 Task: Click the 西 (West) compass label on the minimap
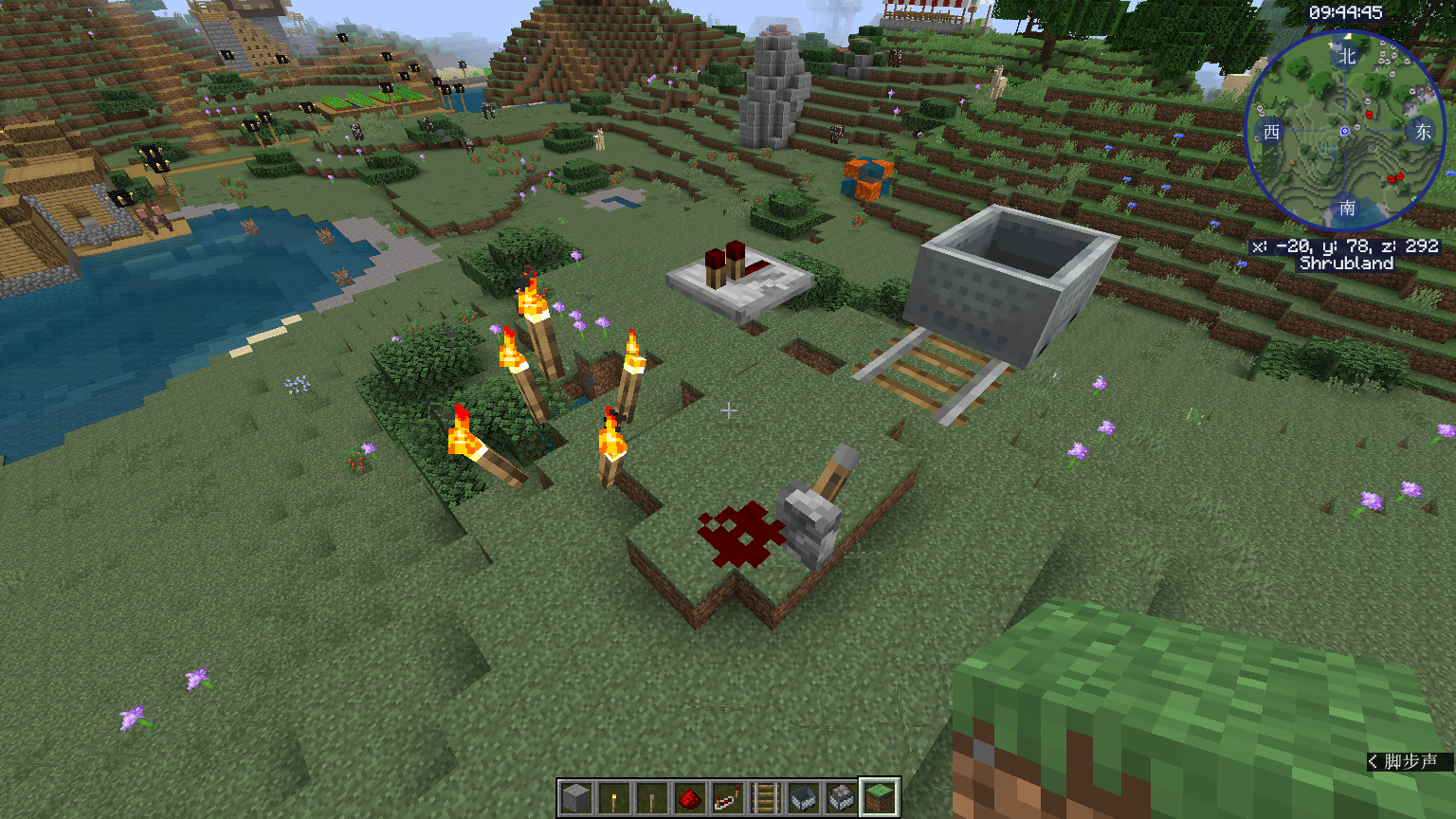(x=1273, y=131)
